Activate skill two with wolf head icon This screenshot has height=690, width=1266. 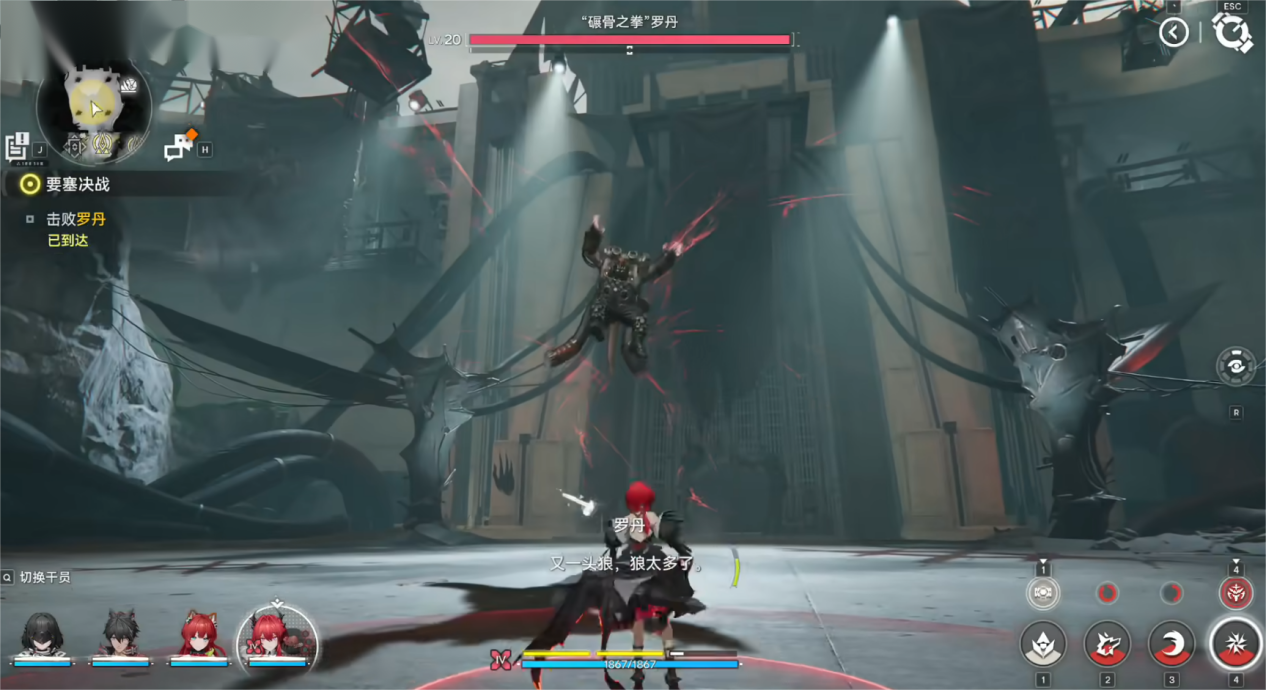(1107, 643)
